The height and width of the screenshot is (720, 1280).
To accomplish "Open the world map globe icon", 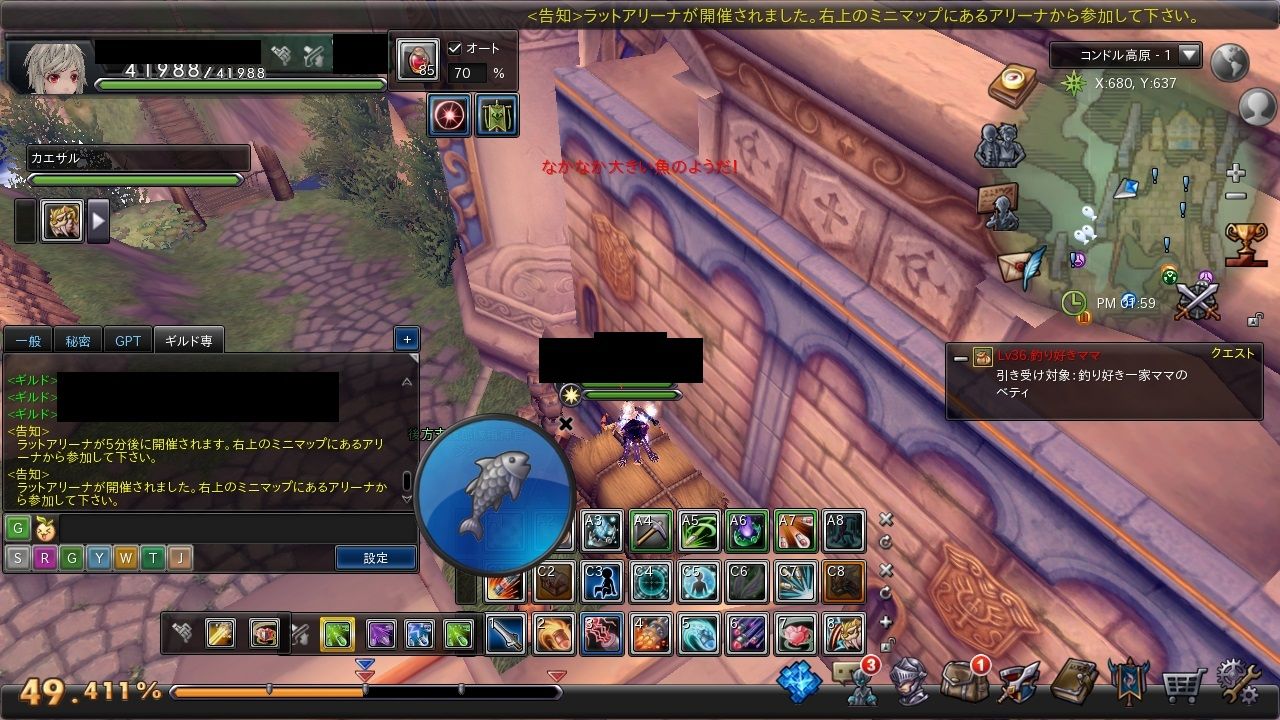I will 1230,62.
